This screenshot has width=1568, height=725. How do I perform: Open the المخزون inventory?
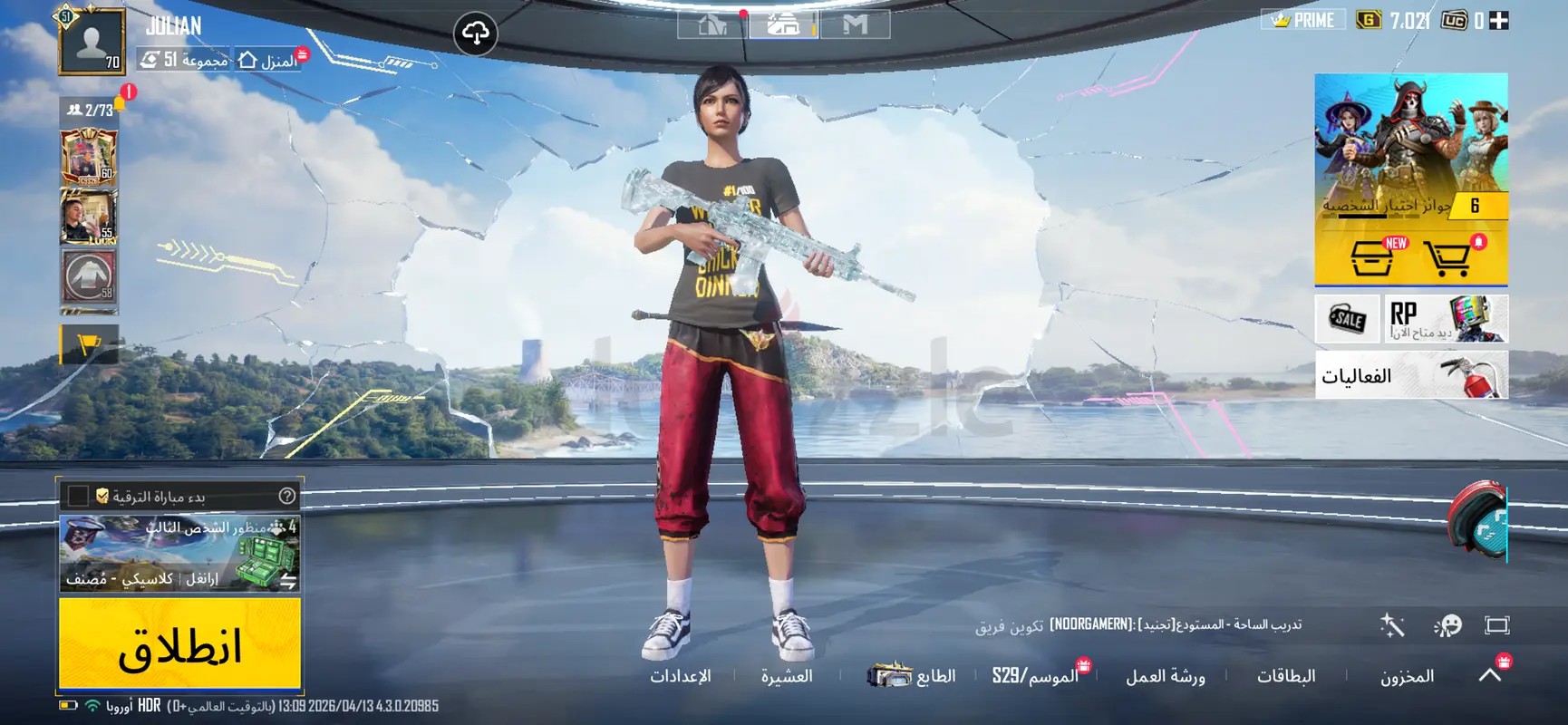coord(1407,676)
